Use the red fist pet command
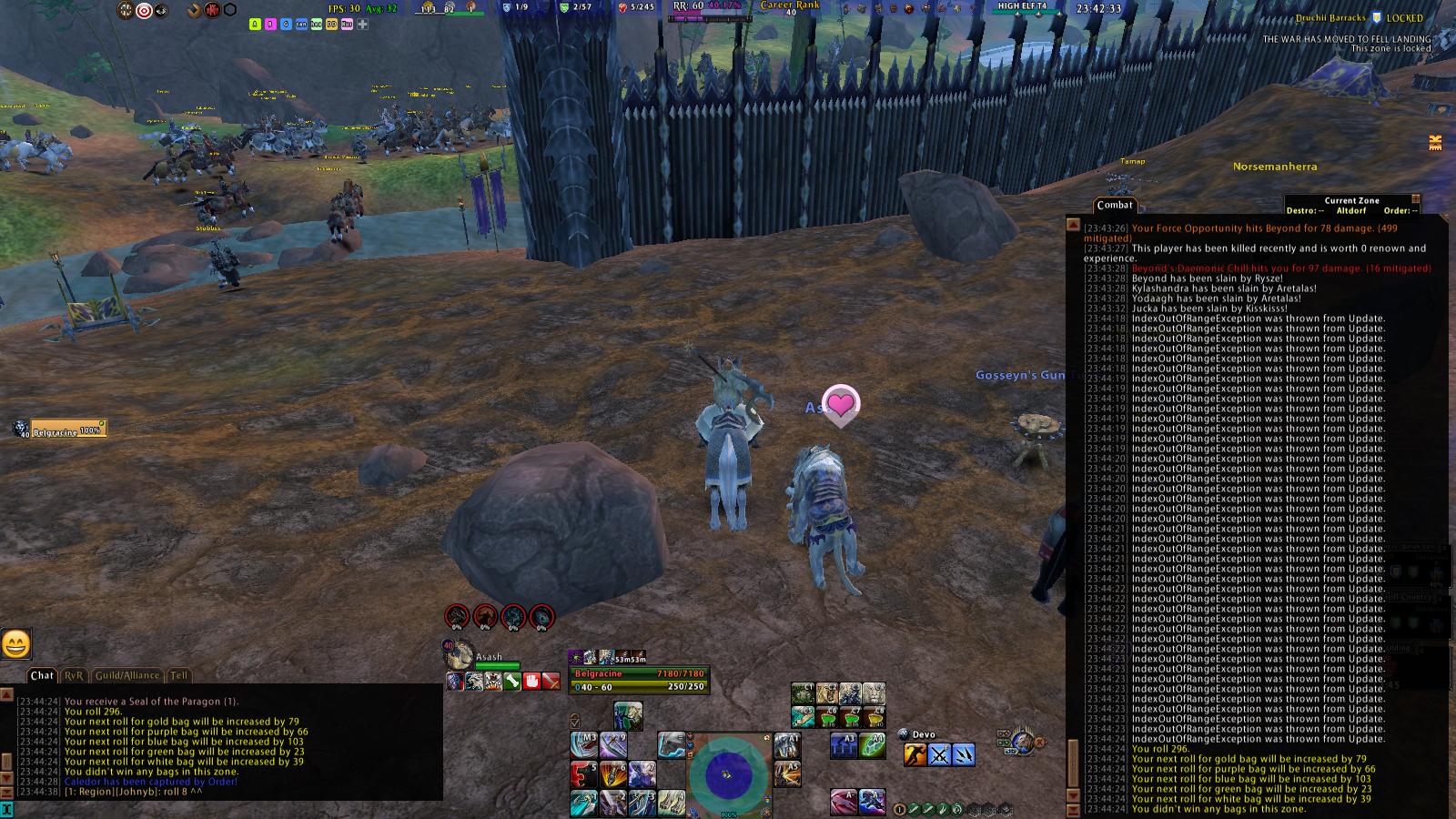Viewport: 1456px width, 819px height. click(x=531, y=681)
